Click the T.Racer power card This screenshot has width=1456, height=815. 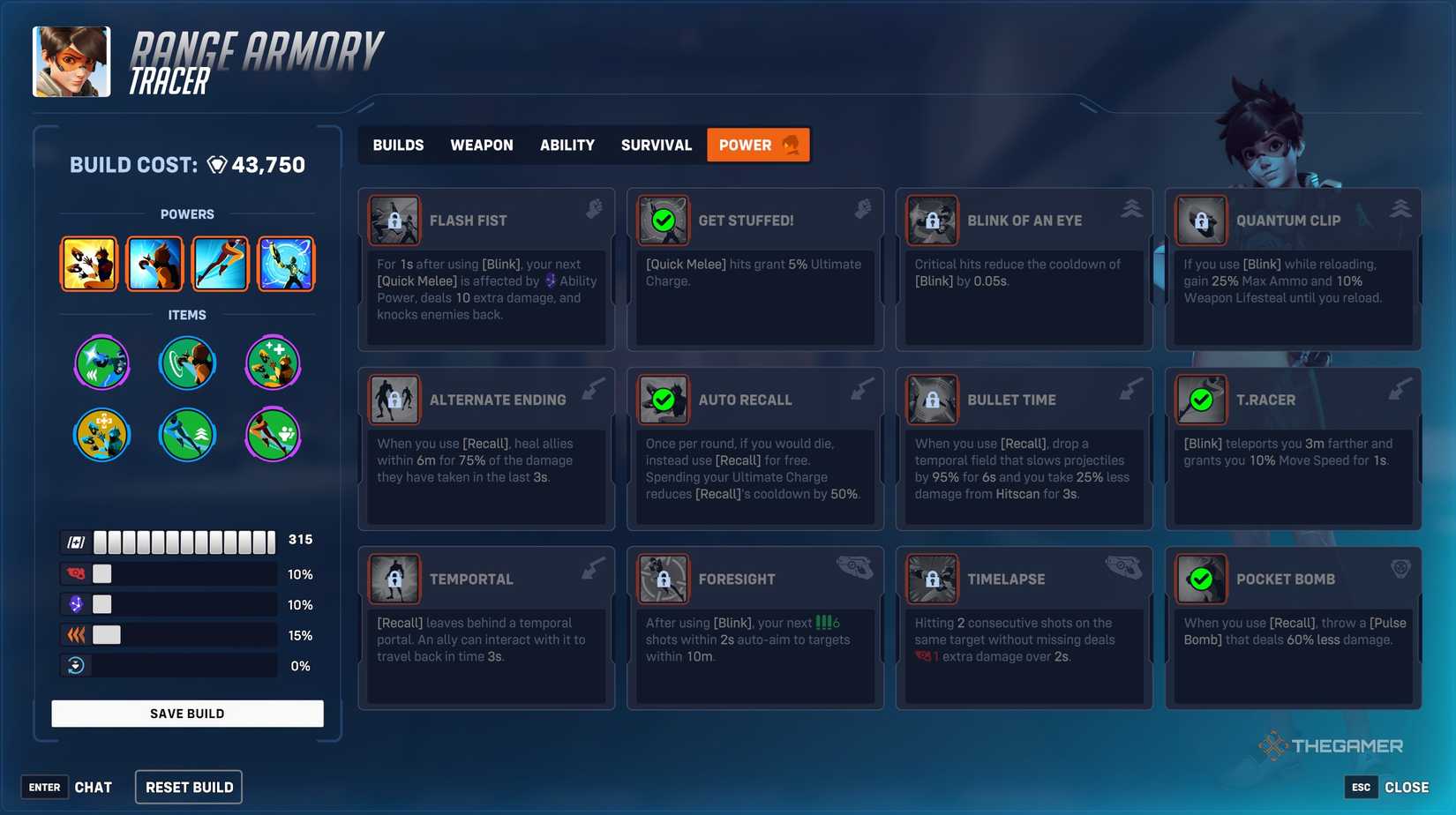[x=1293, y=448]
